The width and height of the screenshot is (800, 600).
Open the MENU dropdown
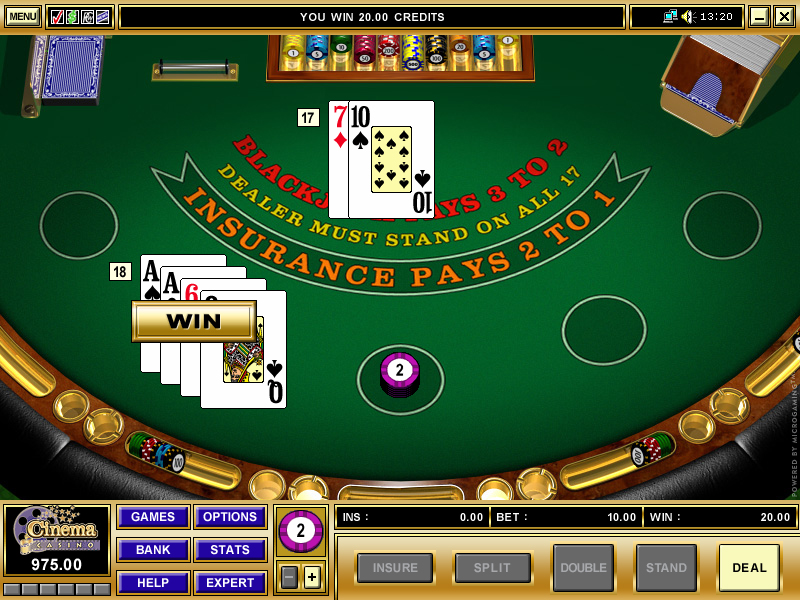(x=22, y=16)
